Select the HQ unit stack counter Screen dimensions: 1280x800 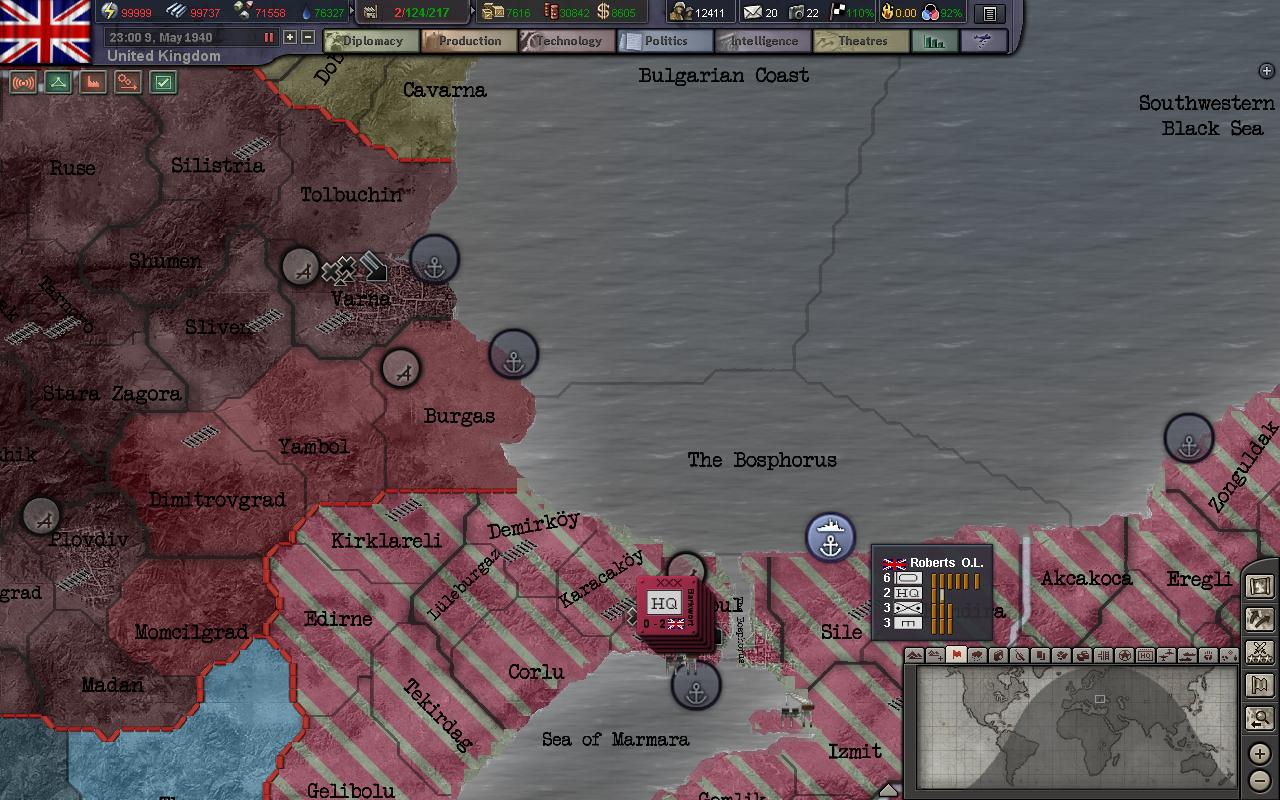coord(666,606)
